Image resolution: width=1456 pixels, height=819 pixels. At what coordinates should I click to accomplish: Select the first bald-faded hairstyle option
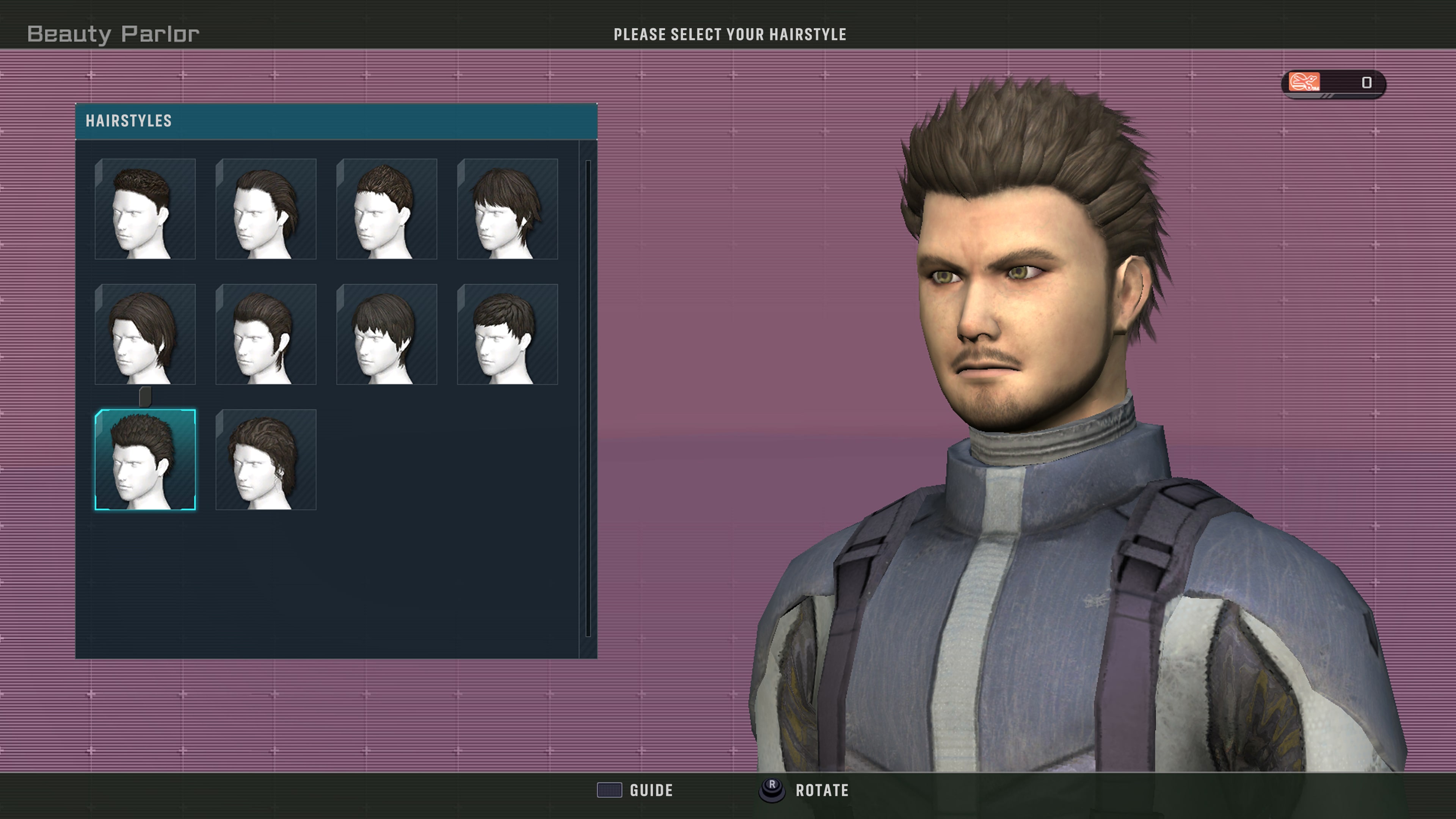tap(146, 209)
